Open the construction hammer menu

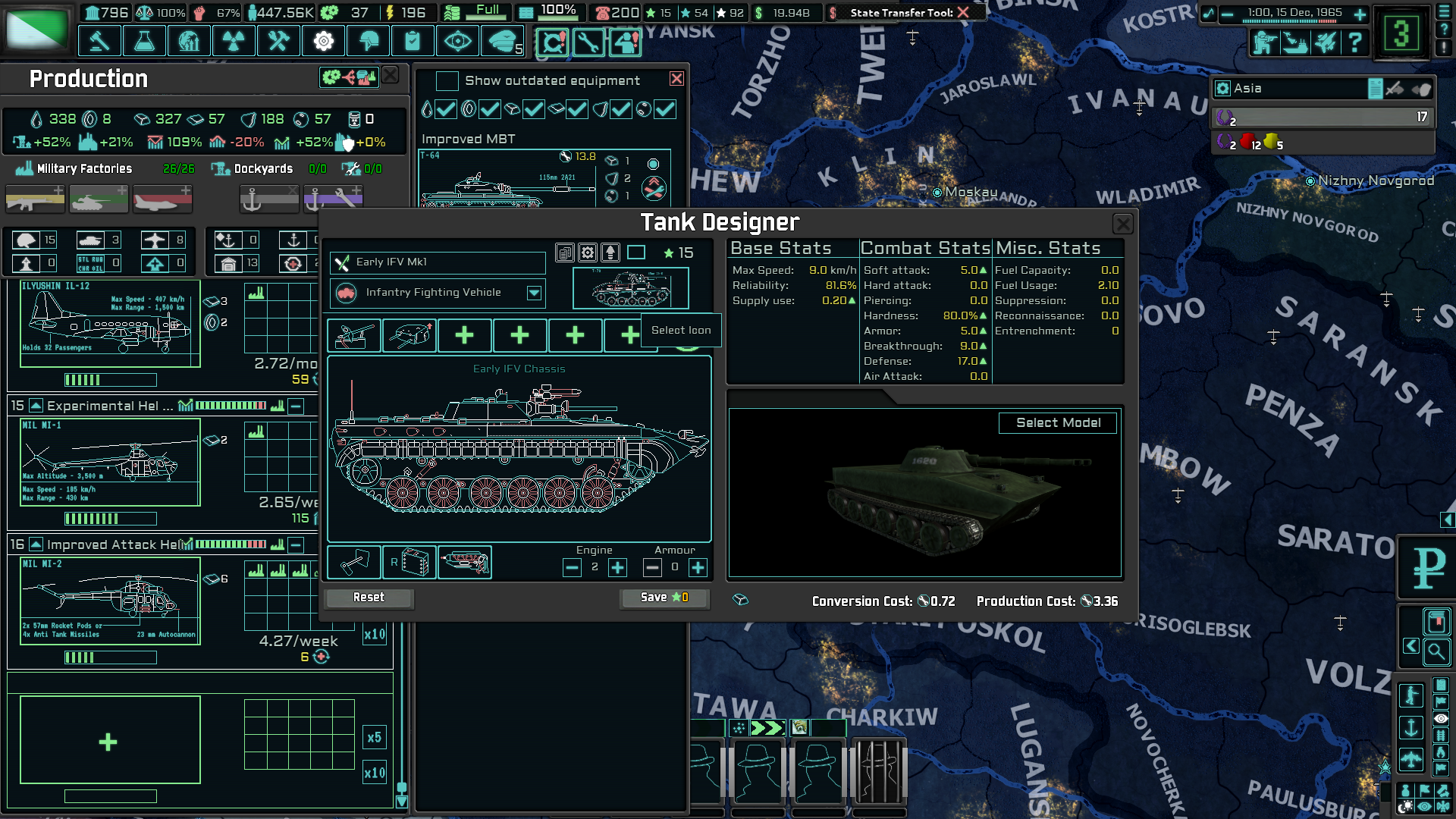99,40
